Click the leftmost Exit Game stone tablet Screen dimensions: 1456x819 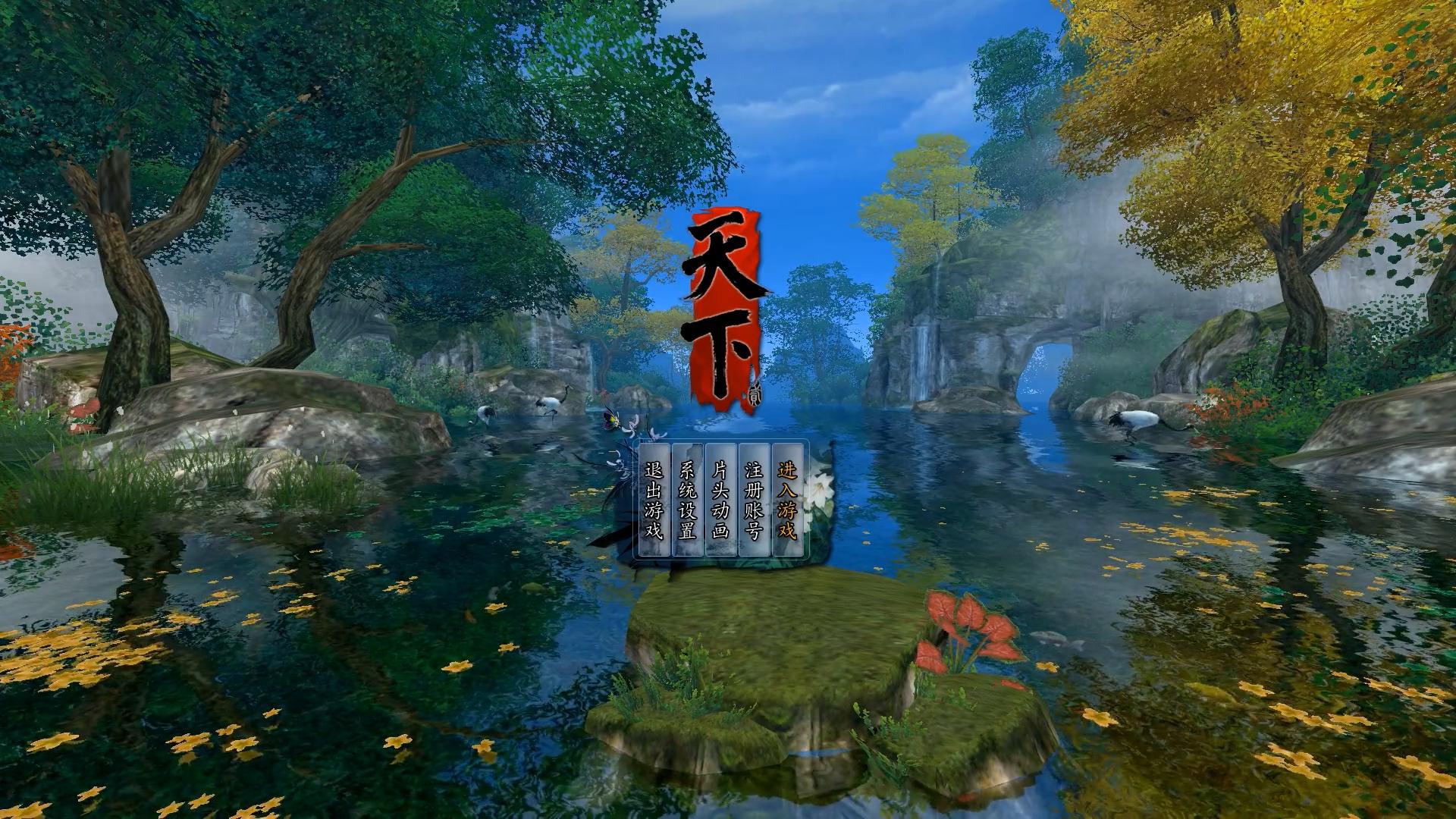pyautogui.click(x=655, y=498)
